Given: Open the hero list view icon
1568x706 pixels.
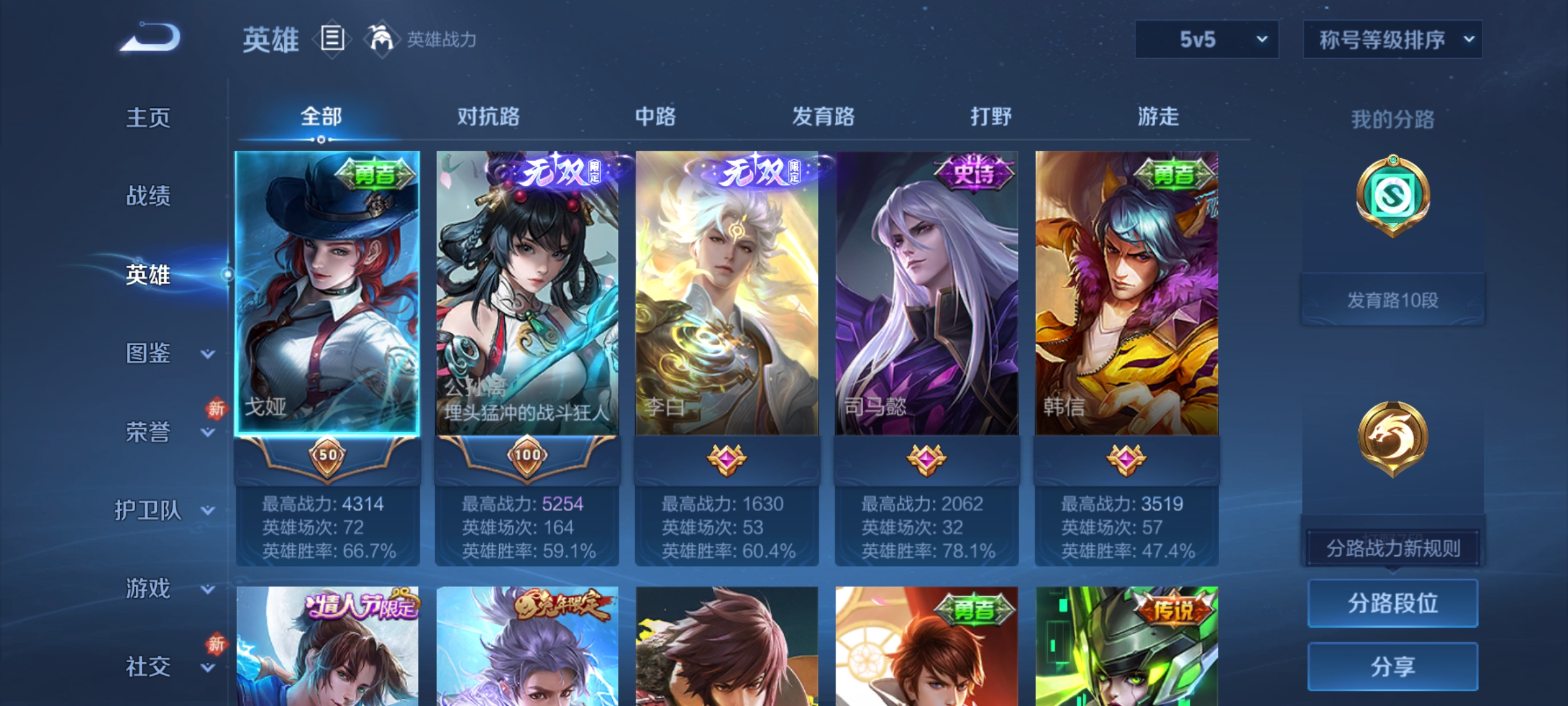Looking at the screenshot, I should click(x=332, y=40).
